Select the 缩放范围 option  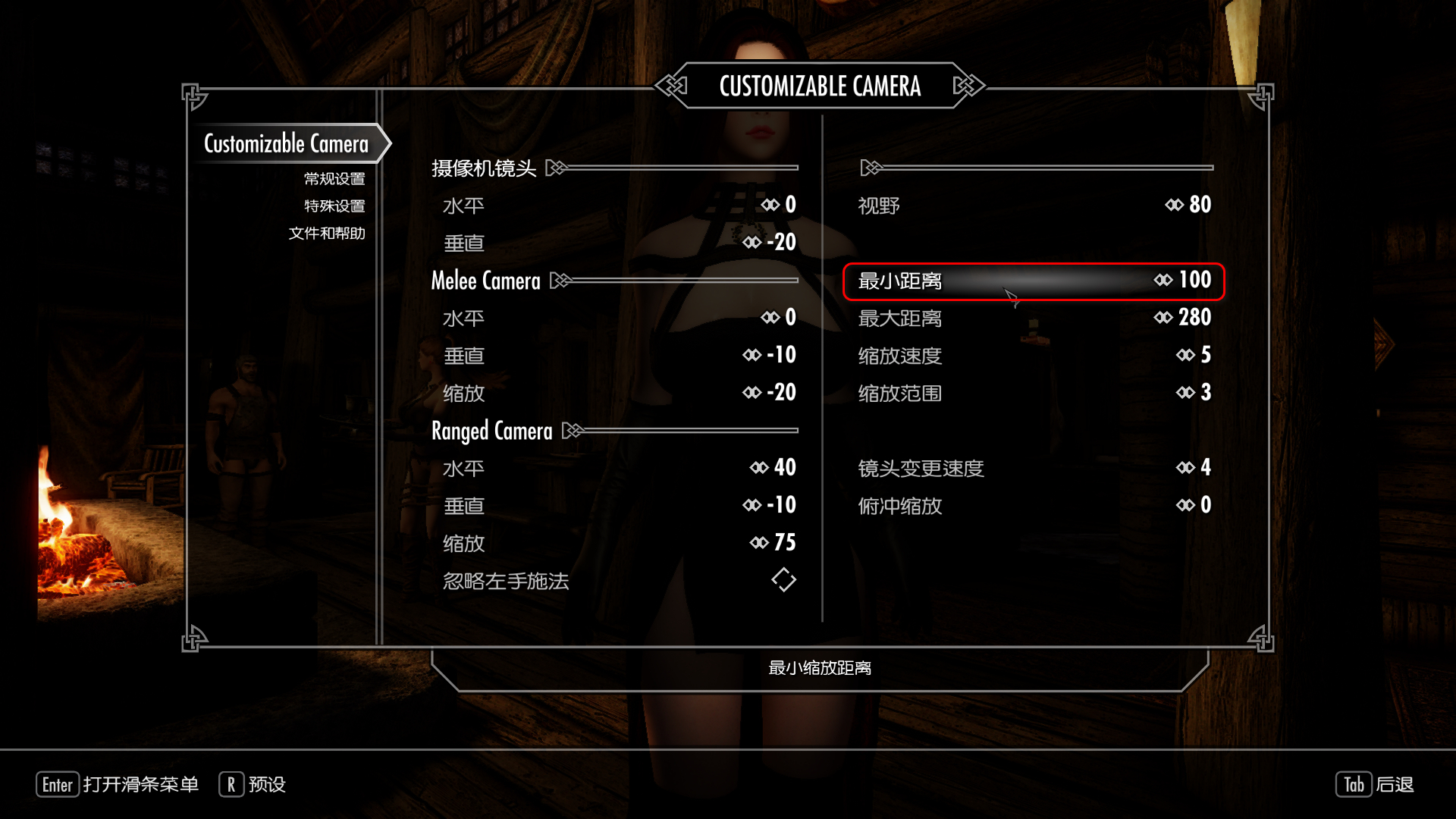coord(1034,393)
